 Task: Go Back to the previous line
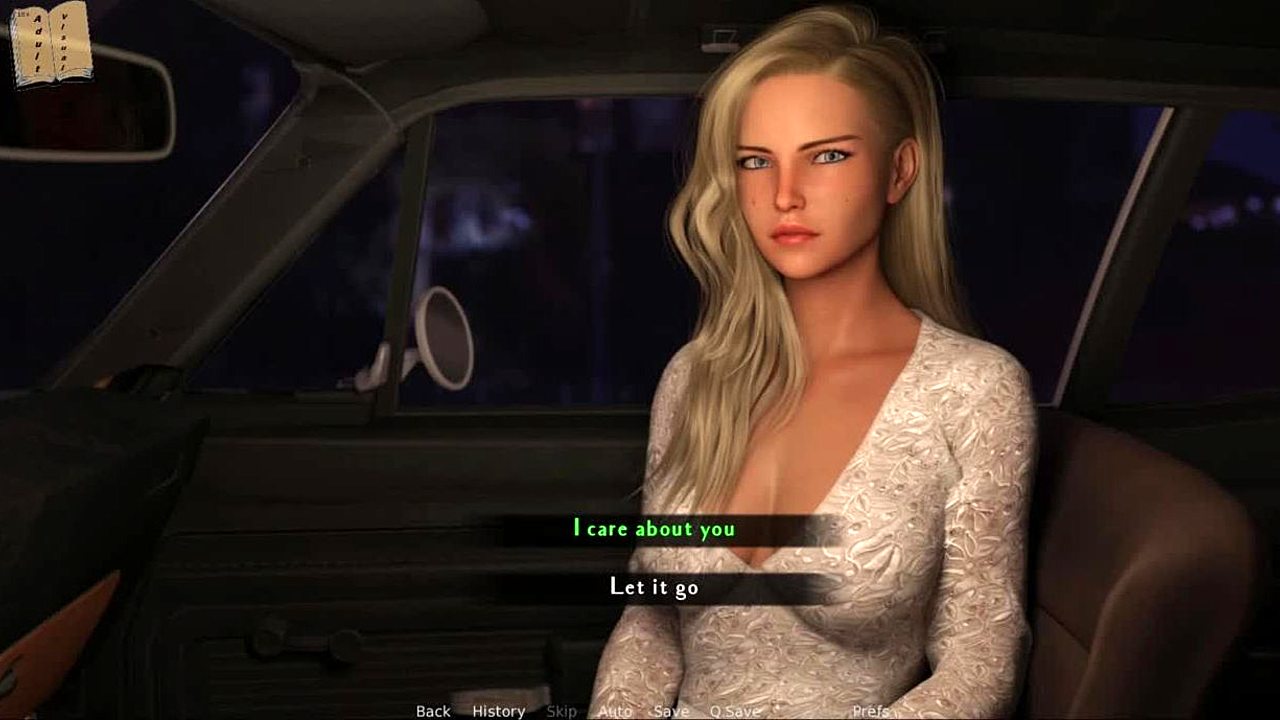pos(433,711)
